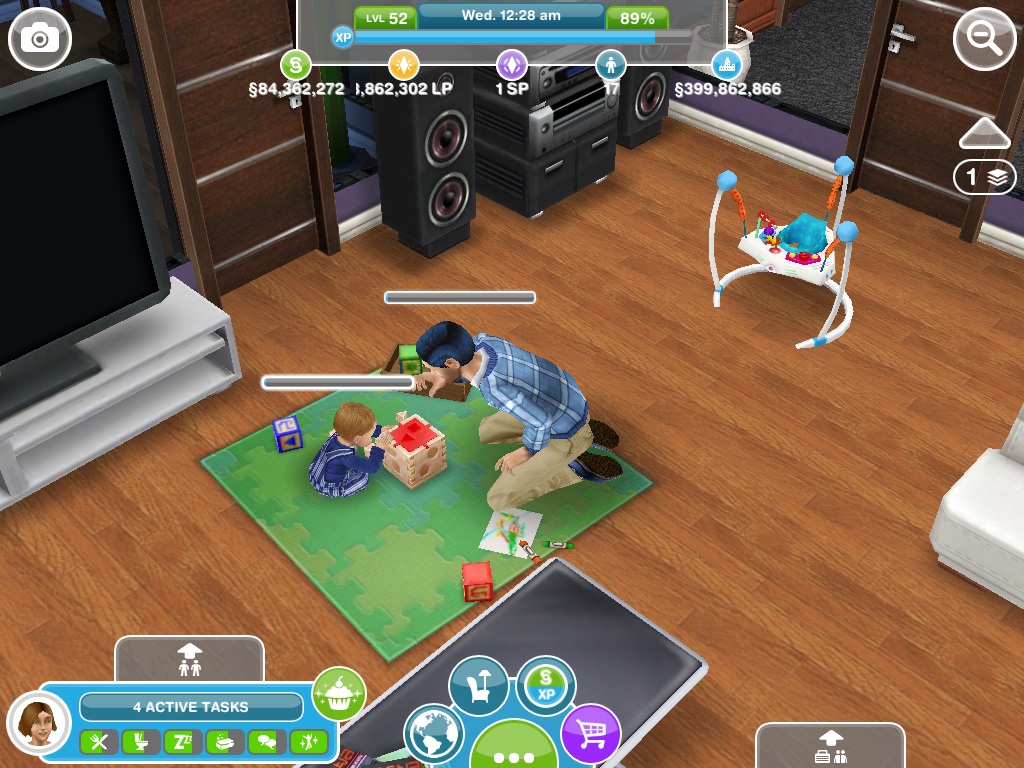Select the floor level 1 layers button

coord(984,177)
